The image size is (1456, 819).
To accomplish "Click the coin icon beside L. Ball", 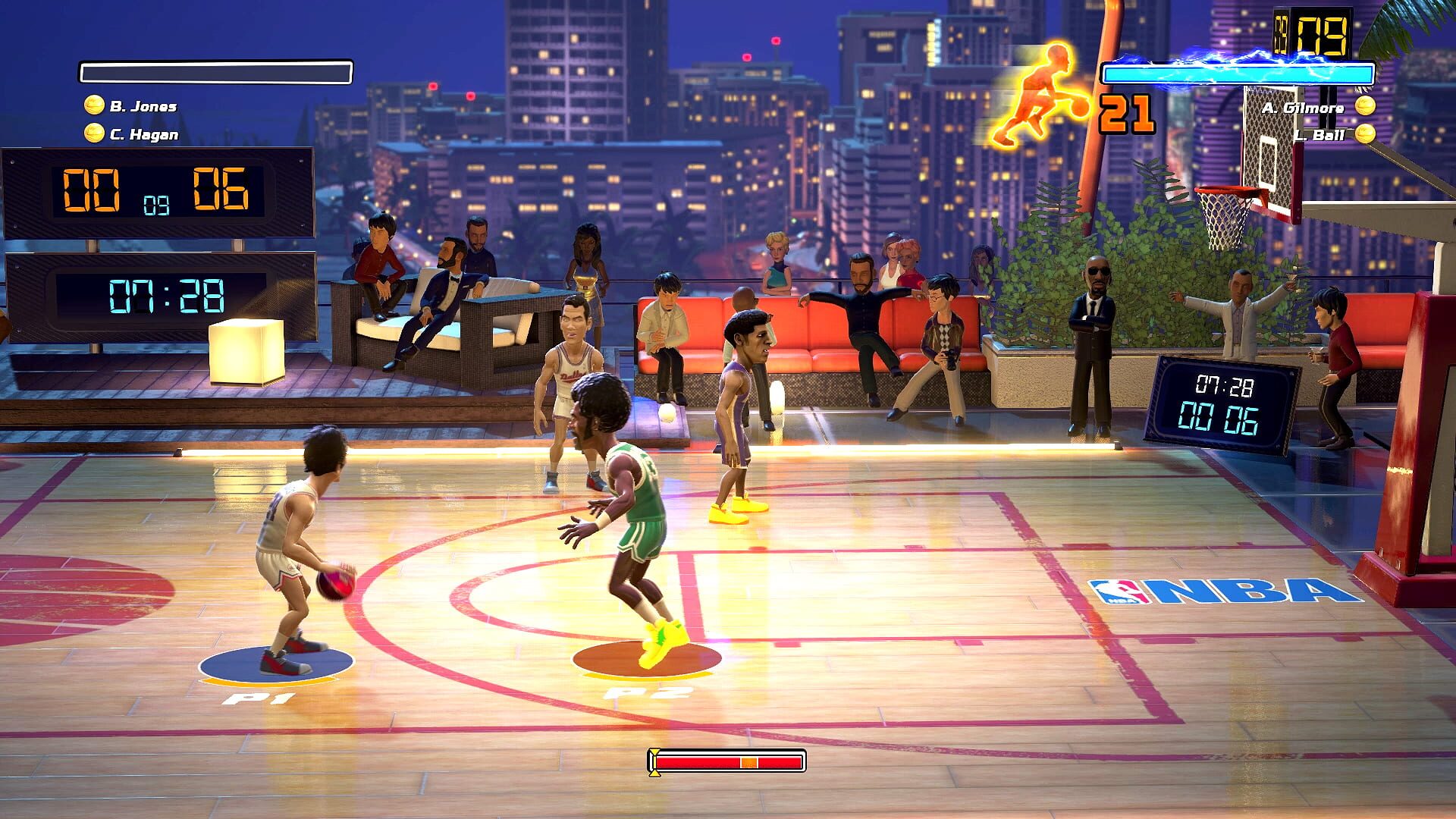I will [1365, 136].
